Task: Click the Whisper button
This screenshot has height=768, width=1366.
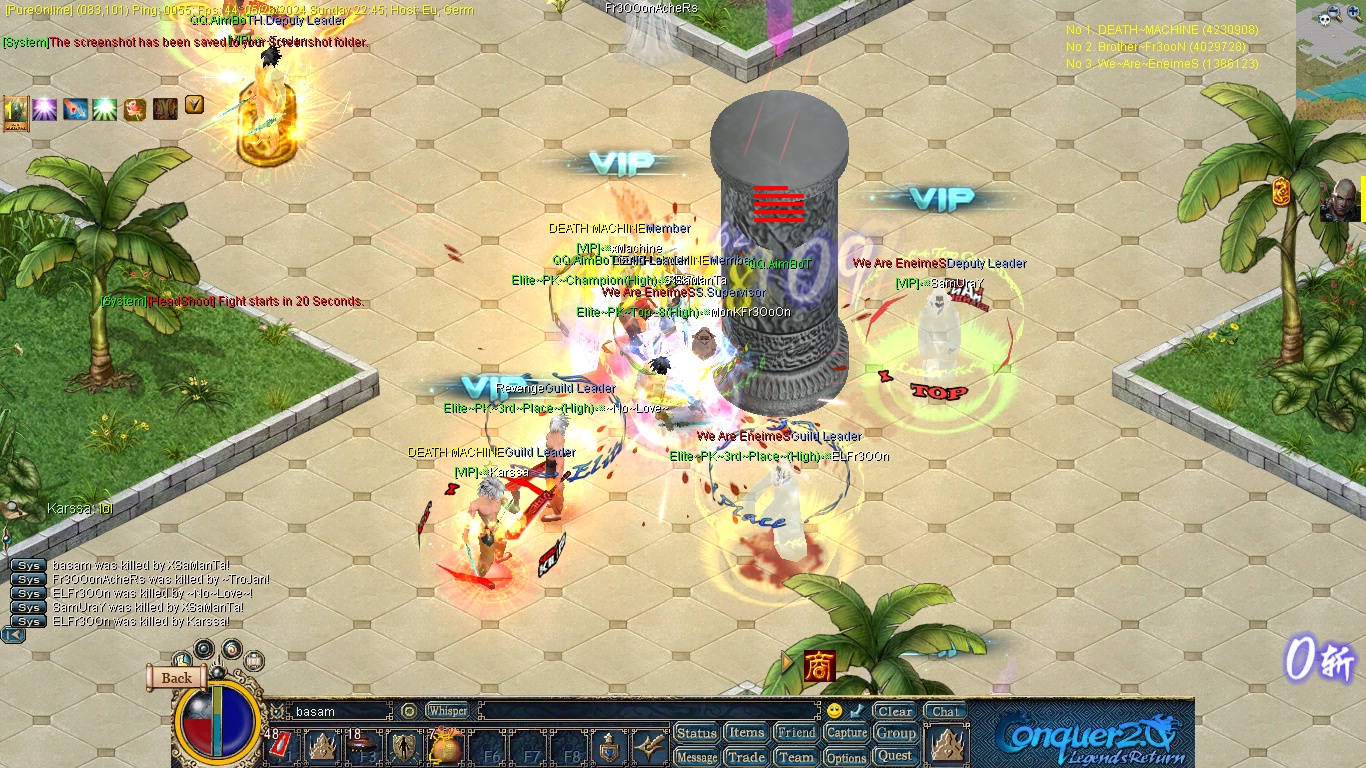Action: (447, 711)
